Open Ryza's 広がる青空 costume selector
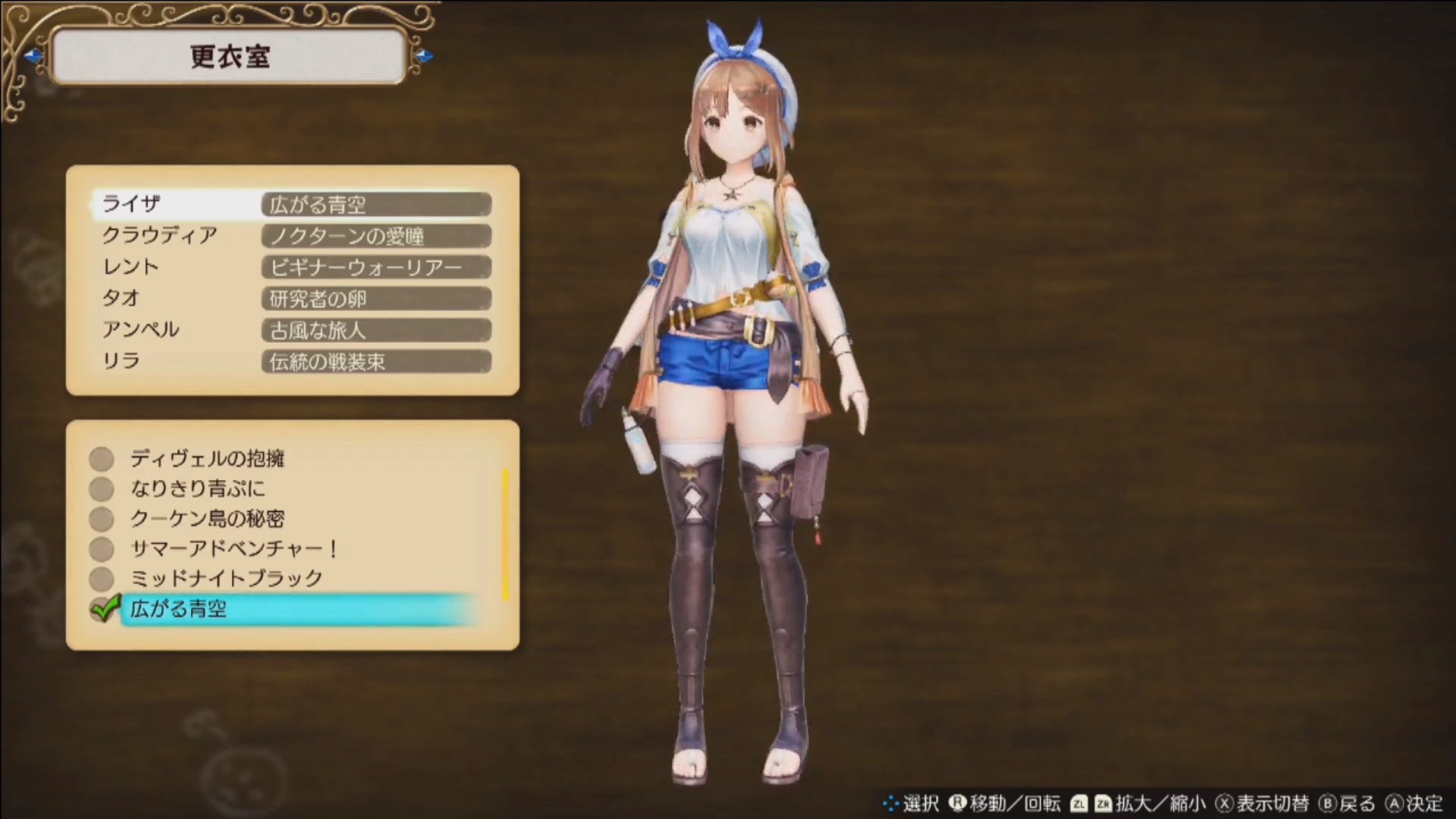Viewport: 1456px width, 819px height. 375,204
